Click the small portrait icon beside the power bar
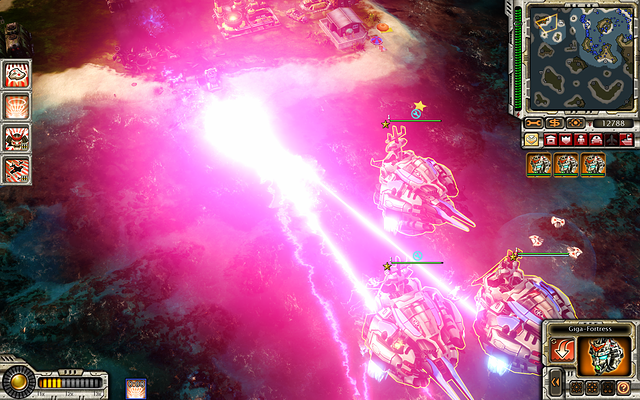This screenshot has width=640, height=400. 136,387
